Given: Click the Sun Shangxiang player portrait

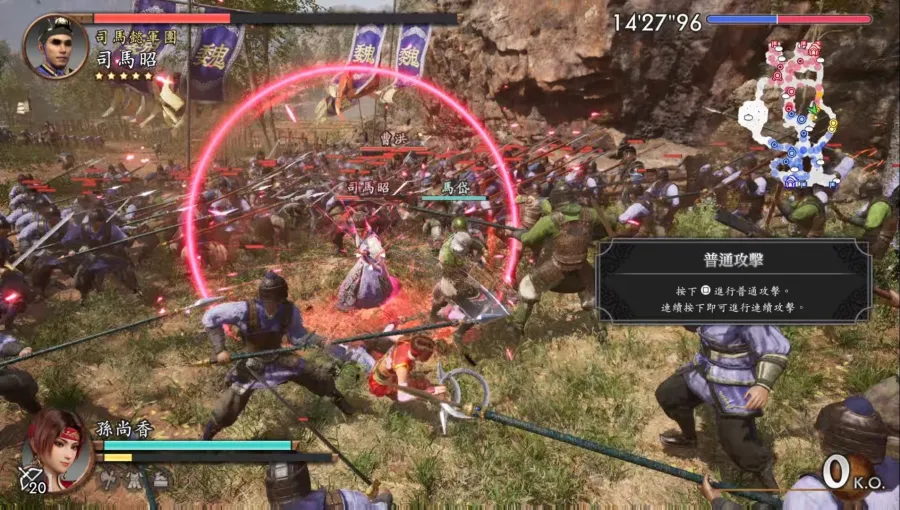Looking at the screenshot, I should tap(58, 448).
